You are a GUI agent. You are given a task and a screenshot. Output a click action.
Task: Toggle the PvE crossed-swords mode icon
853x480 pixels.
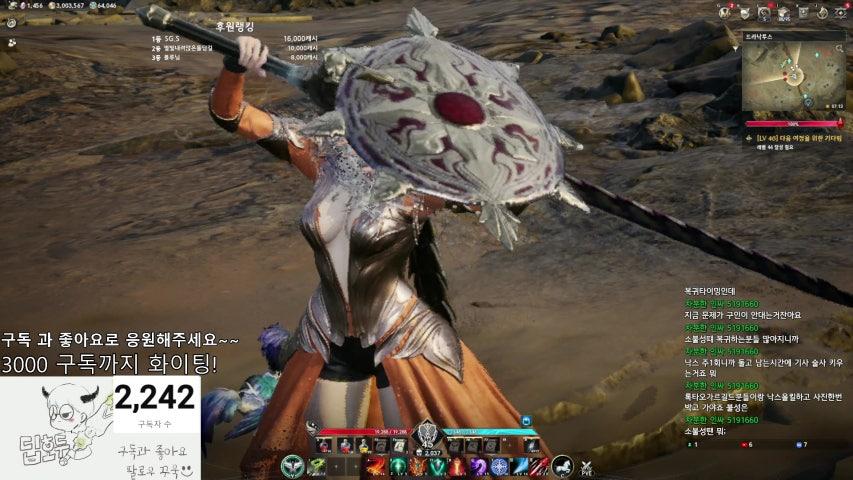click(587, 465)
